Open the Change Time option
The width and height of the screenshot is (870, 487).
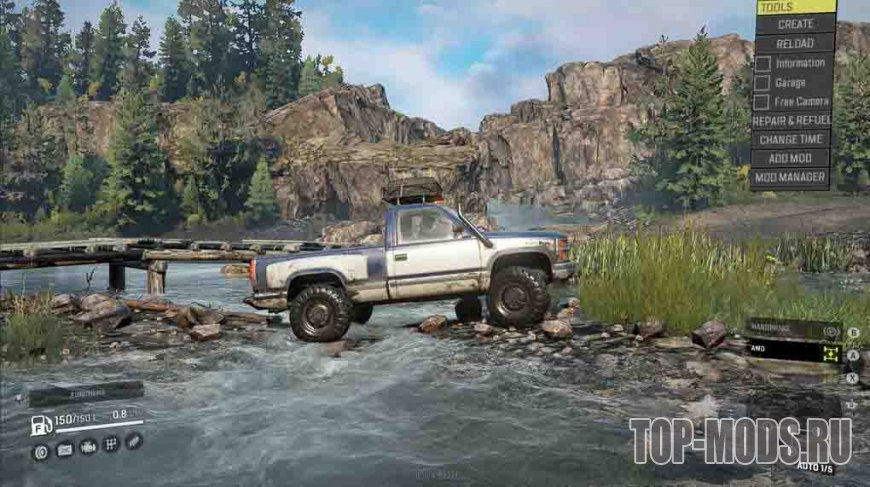(794, 139)
